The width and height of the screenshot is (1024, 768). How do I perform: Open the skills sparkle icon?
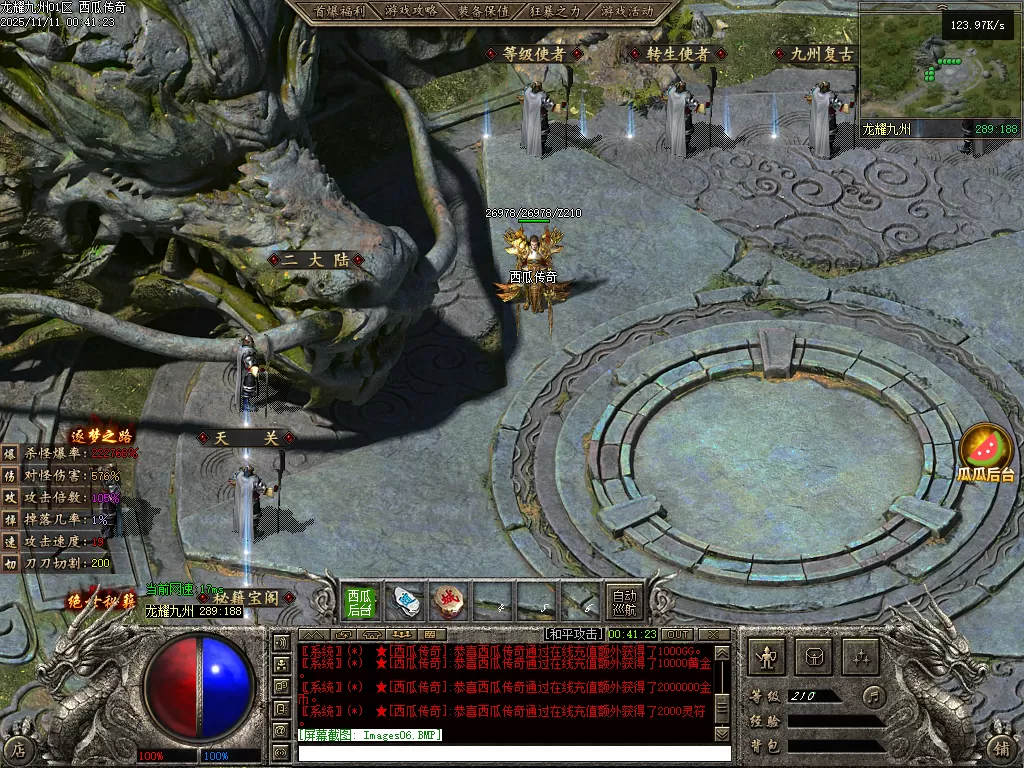tap(861, 656)
